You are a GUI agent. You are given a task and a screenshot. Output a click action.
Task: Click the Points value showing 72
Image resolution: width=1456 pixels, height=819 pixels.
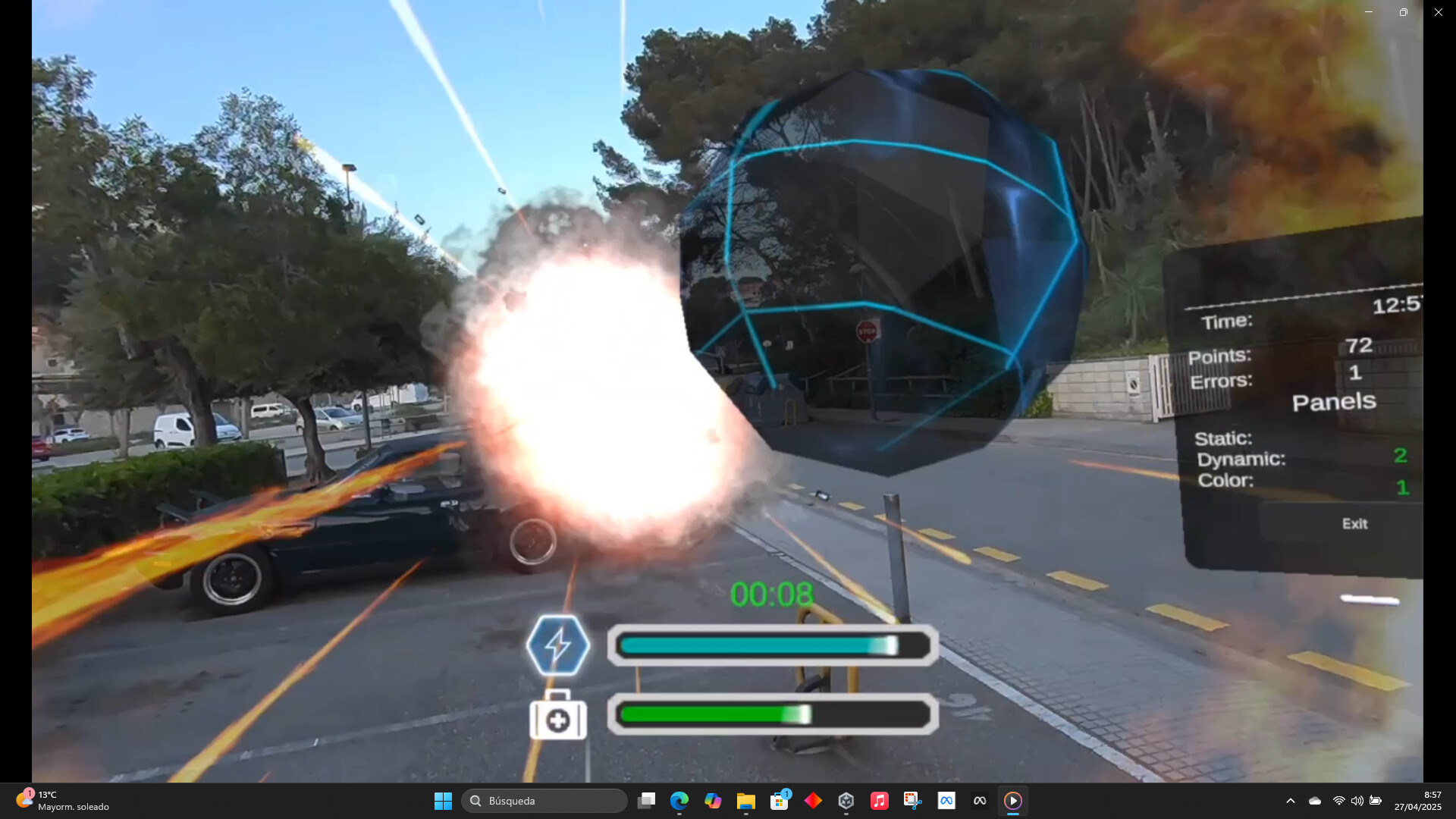click(x=1360, y=346)
